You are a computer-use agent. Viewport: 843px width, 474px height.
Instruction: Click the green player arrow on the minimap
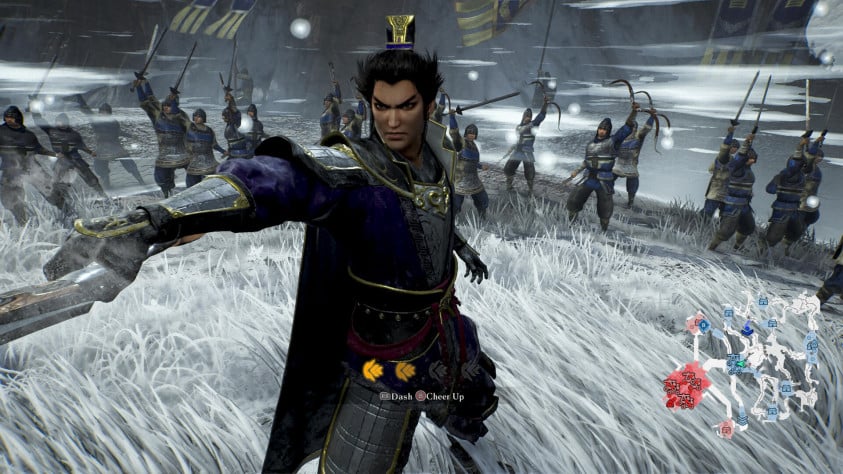pyautogui.click(x=741, y=364)
